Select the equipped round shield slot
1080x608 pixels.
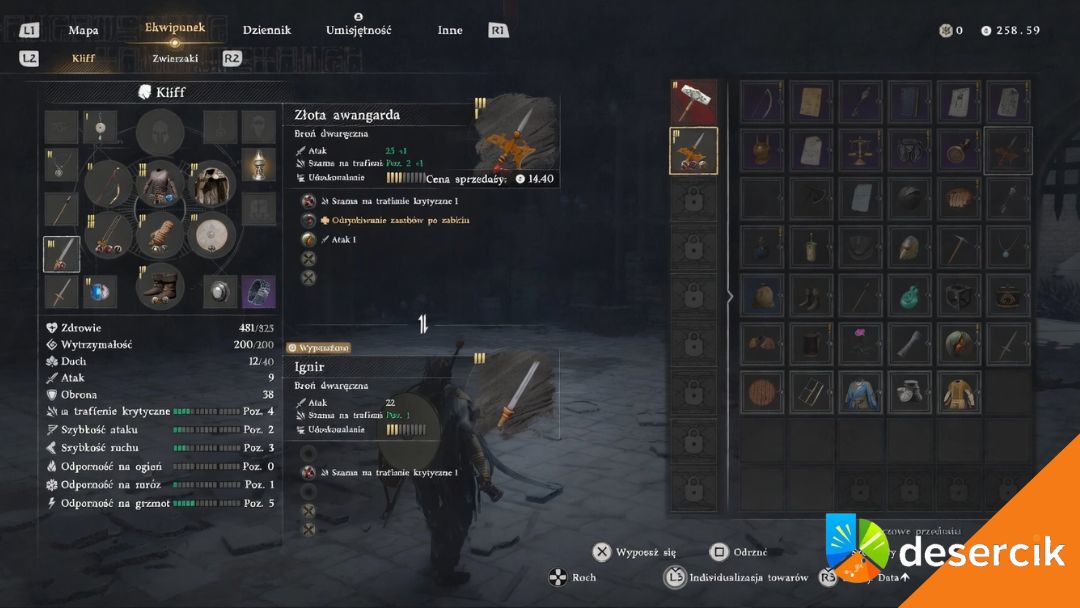tap(211, 236)
